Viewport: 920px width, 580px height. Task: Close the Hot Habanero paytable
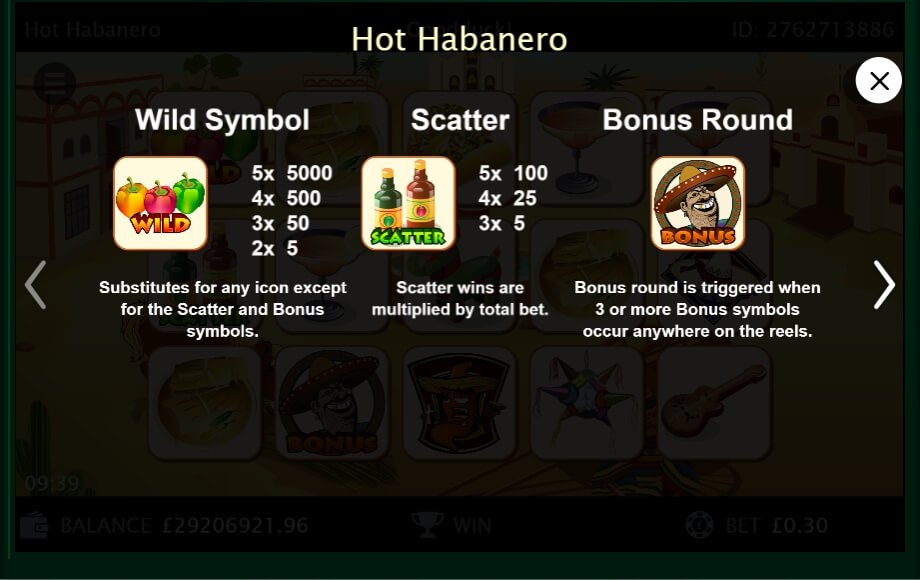879,81
